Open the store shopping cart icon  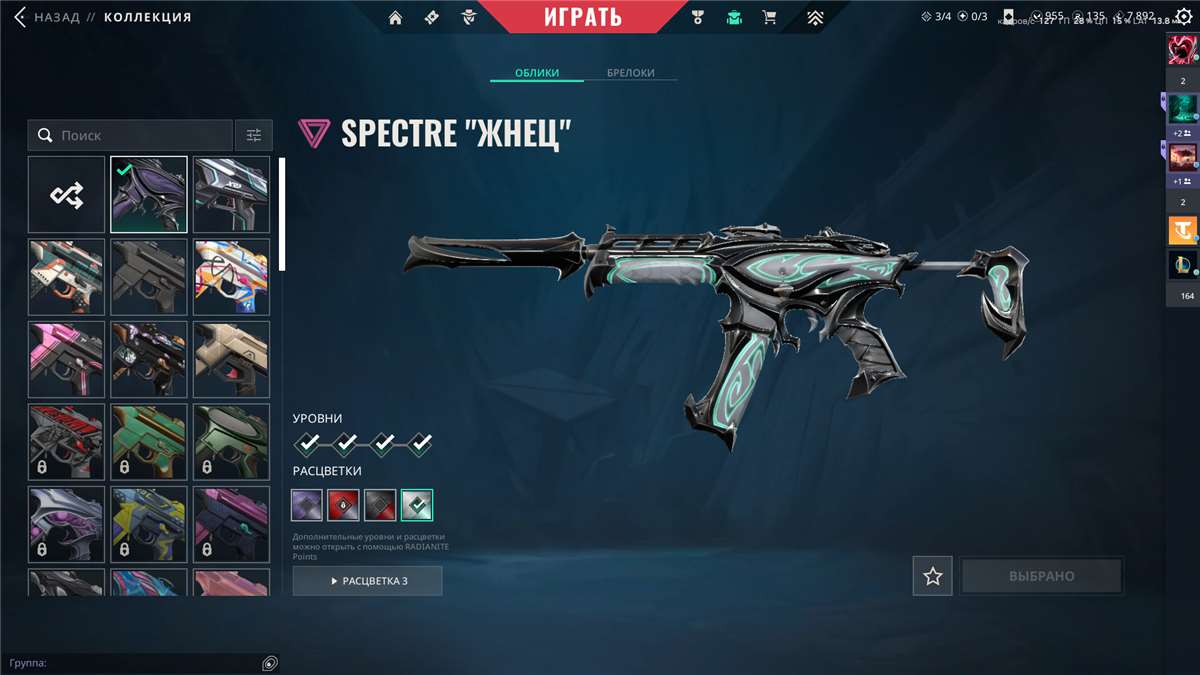tap(769, 17)
